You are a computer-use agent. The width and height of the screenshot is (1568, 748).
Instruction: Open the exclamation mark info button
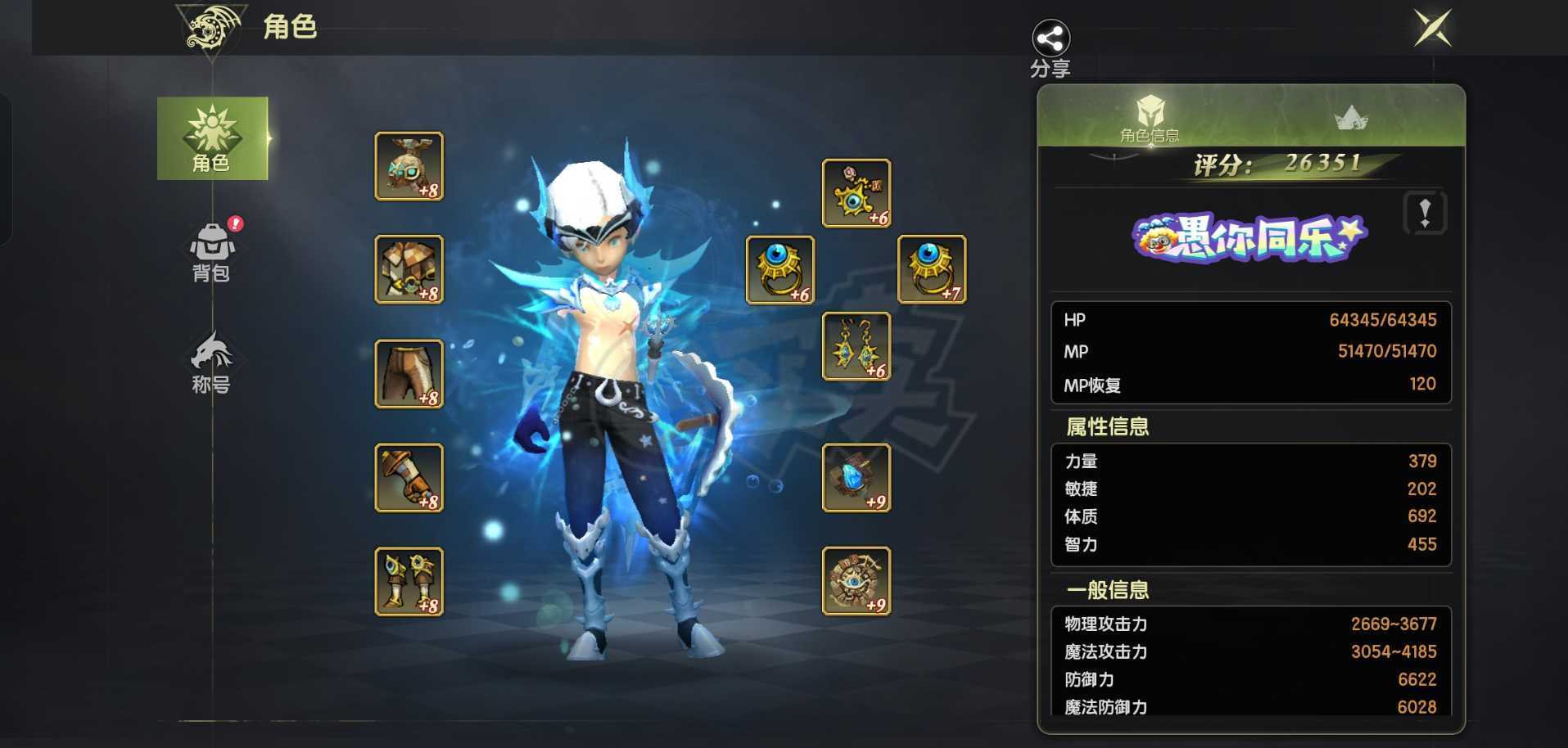click(x=1425, y=215)
